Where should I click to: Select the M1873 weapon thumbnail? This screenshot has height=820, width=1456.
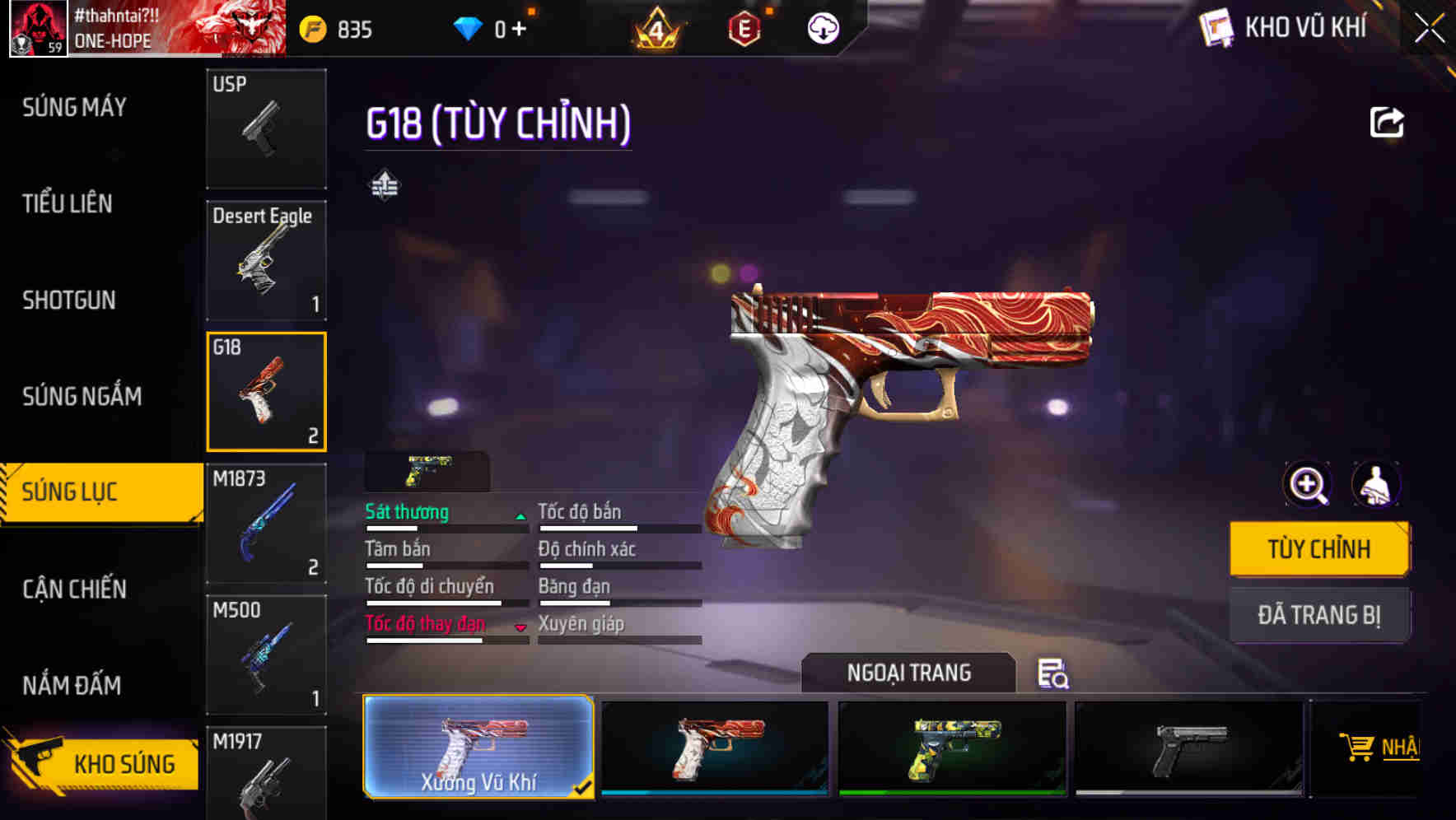266,522
